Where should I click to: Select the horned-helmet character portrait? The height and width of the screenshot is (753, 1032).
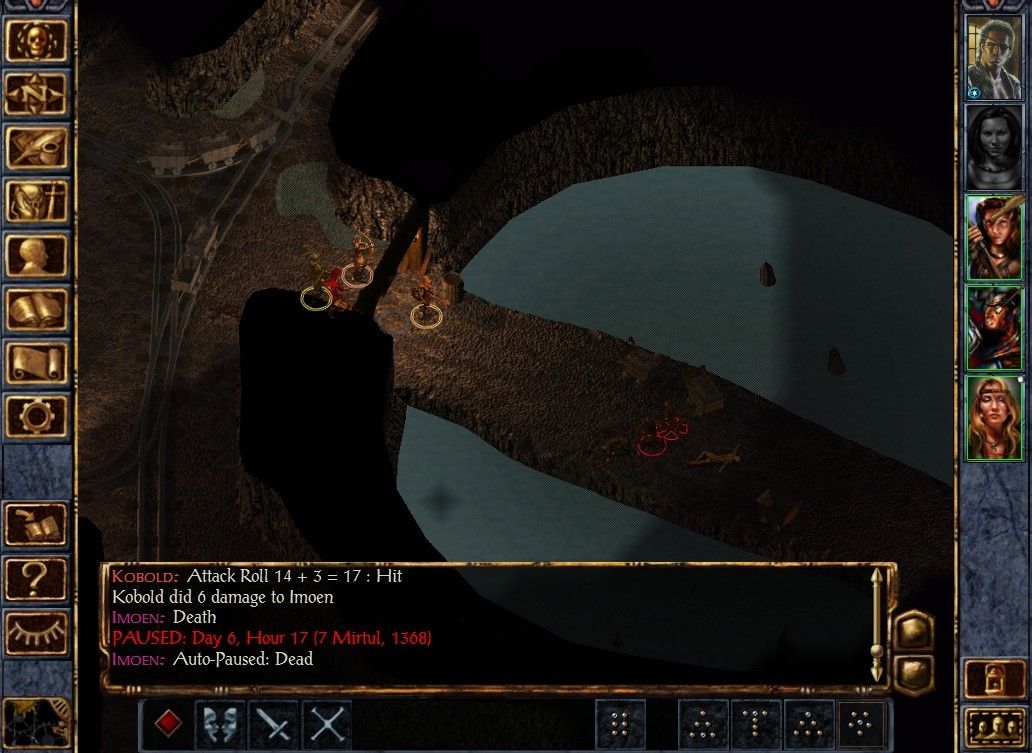[993, 327]
